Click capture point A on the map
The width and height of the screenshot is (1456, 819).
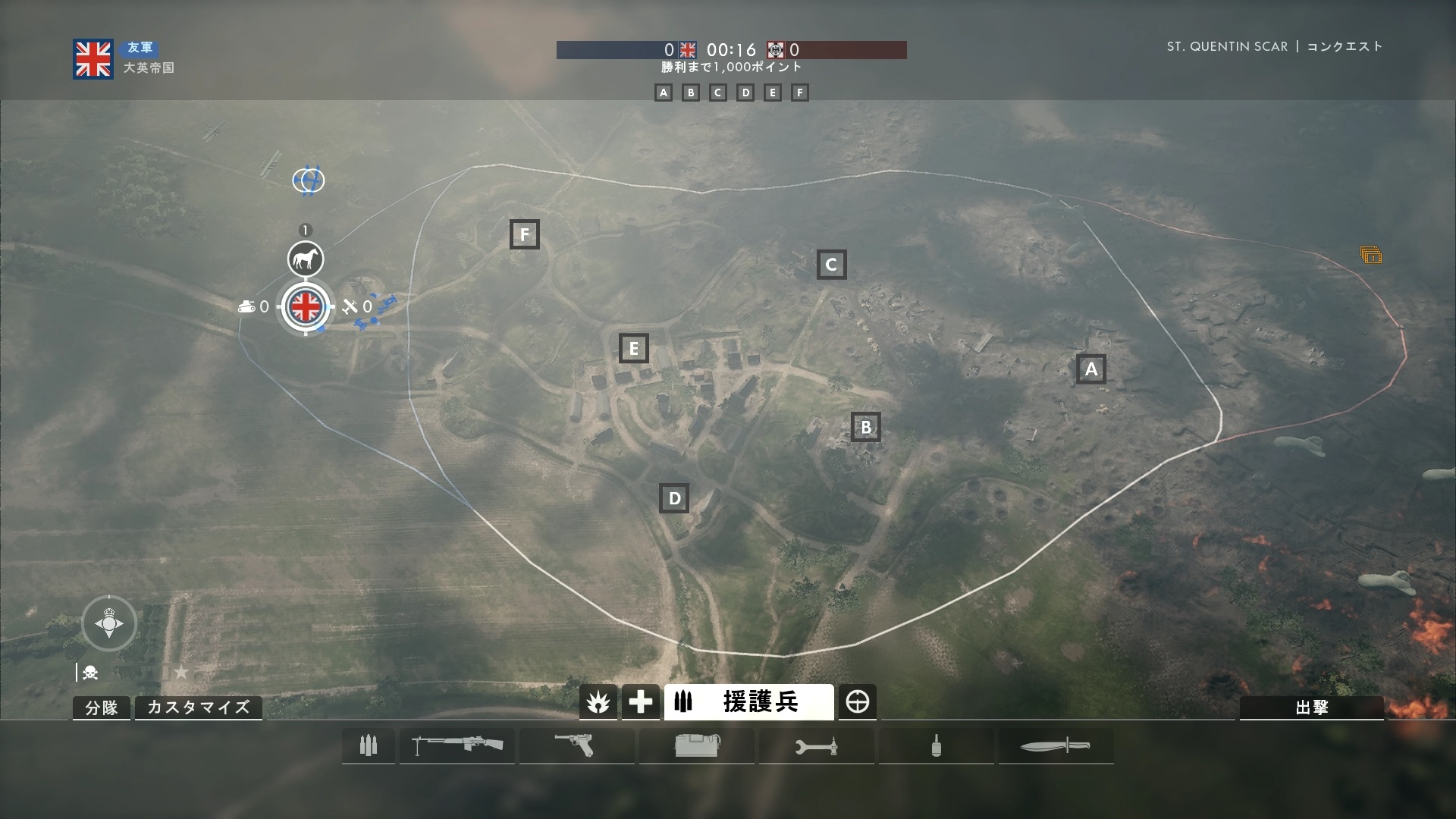[x=1090, y=369]
